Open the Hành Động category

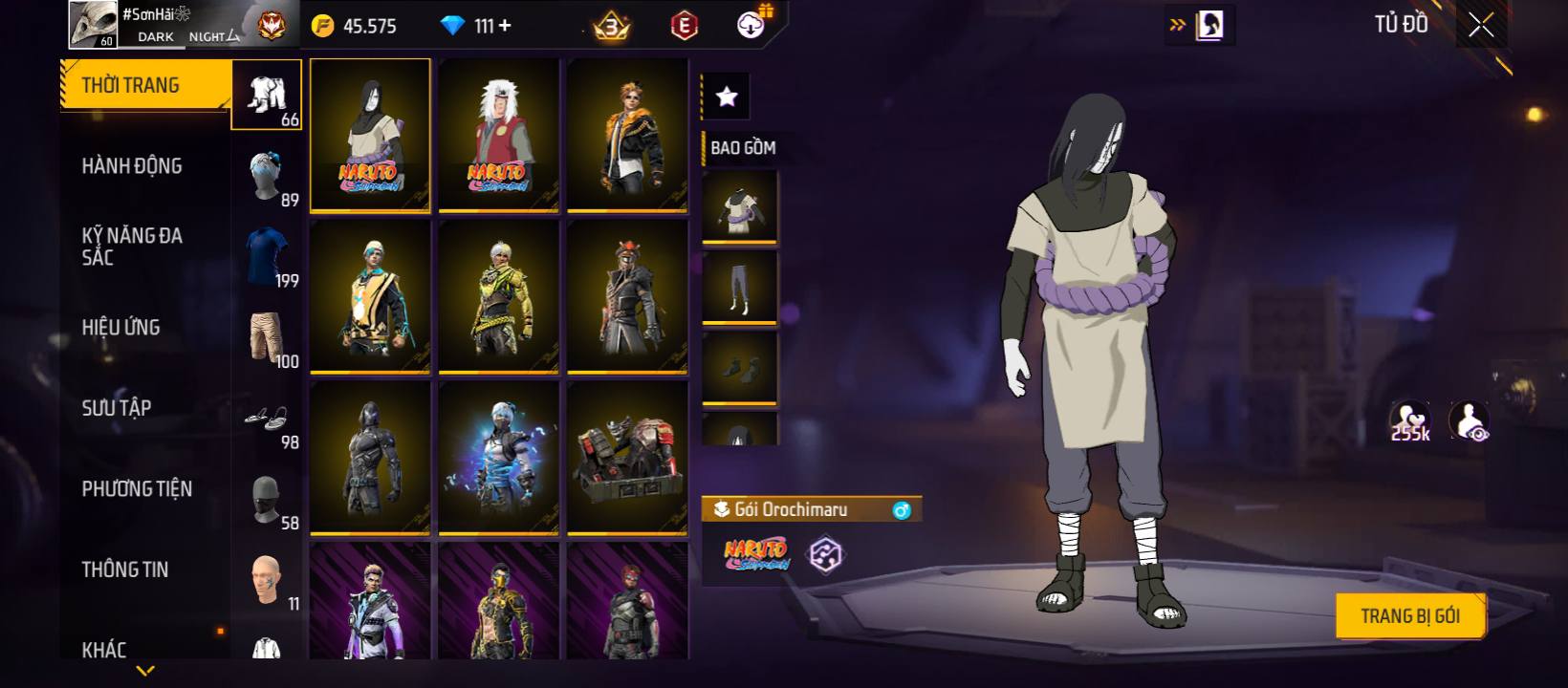(x=132, y=166)
